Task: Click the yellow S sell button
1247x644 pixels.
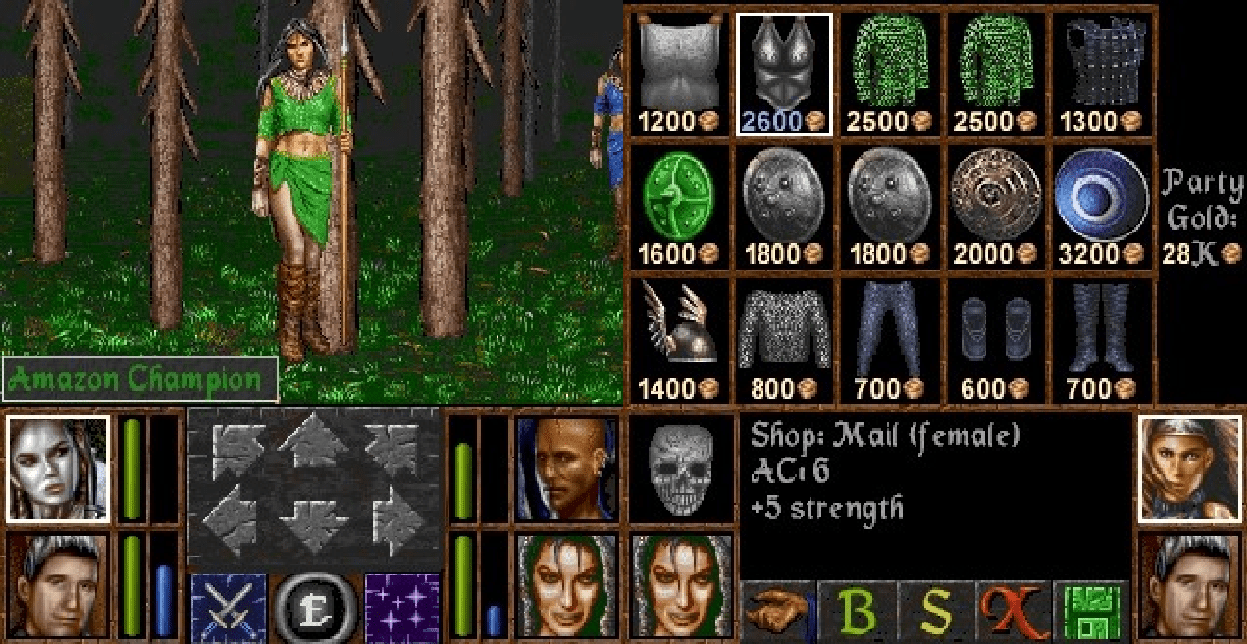Action: click(x=934, y=610)
